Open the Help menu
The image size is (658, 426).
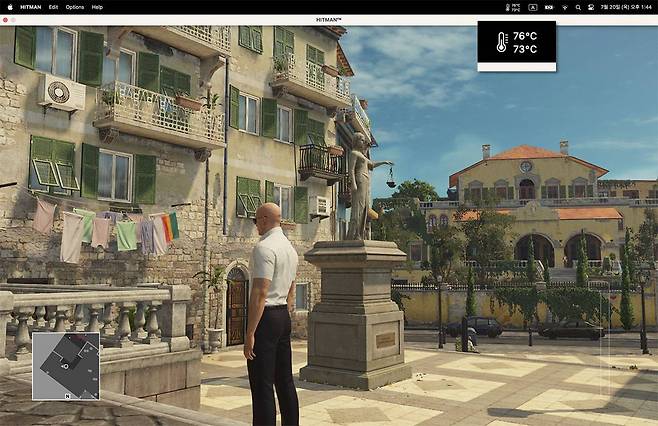[x=97, y=7]
